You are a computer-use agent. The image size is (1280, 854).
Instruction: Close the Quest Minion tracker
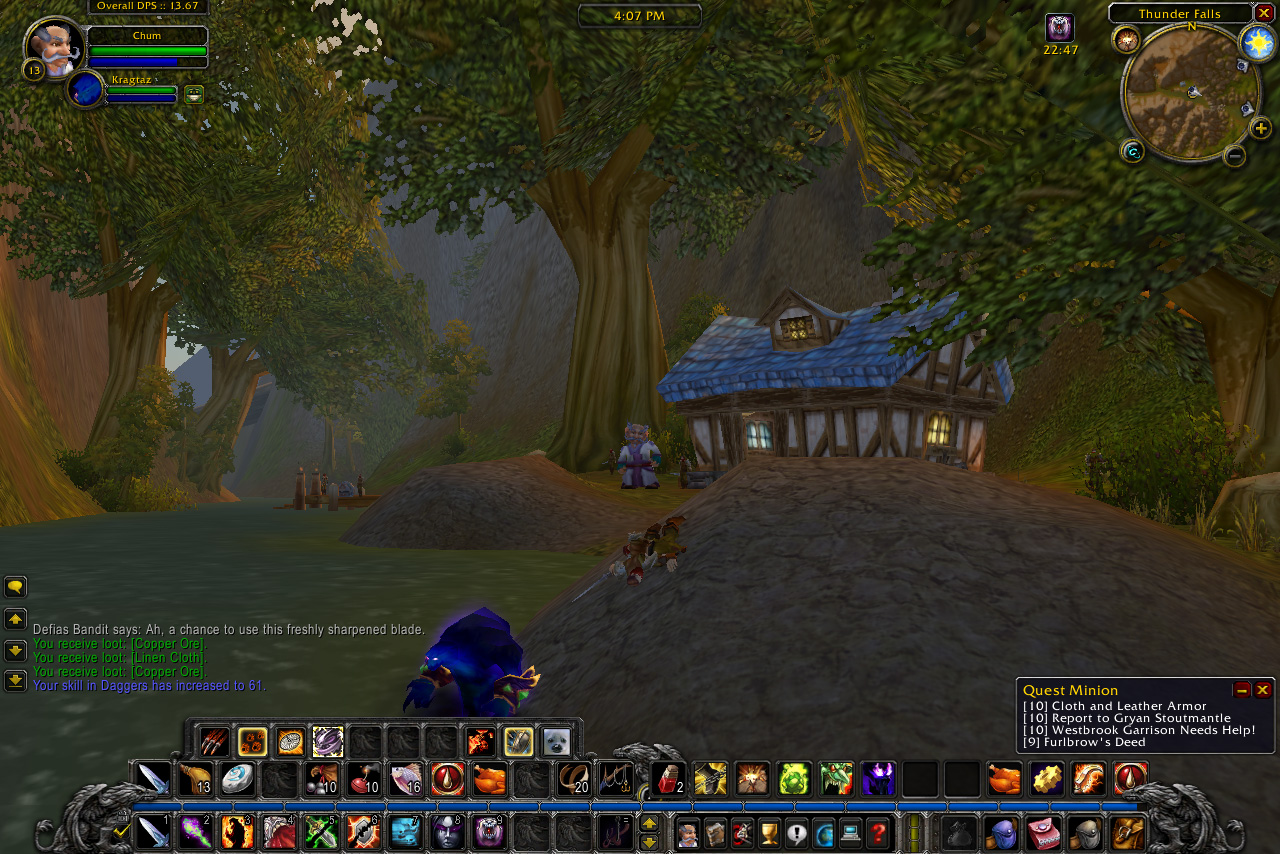1263,690
